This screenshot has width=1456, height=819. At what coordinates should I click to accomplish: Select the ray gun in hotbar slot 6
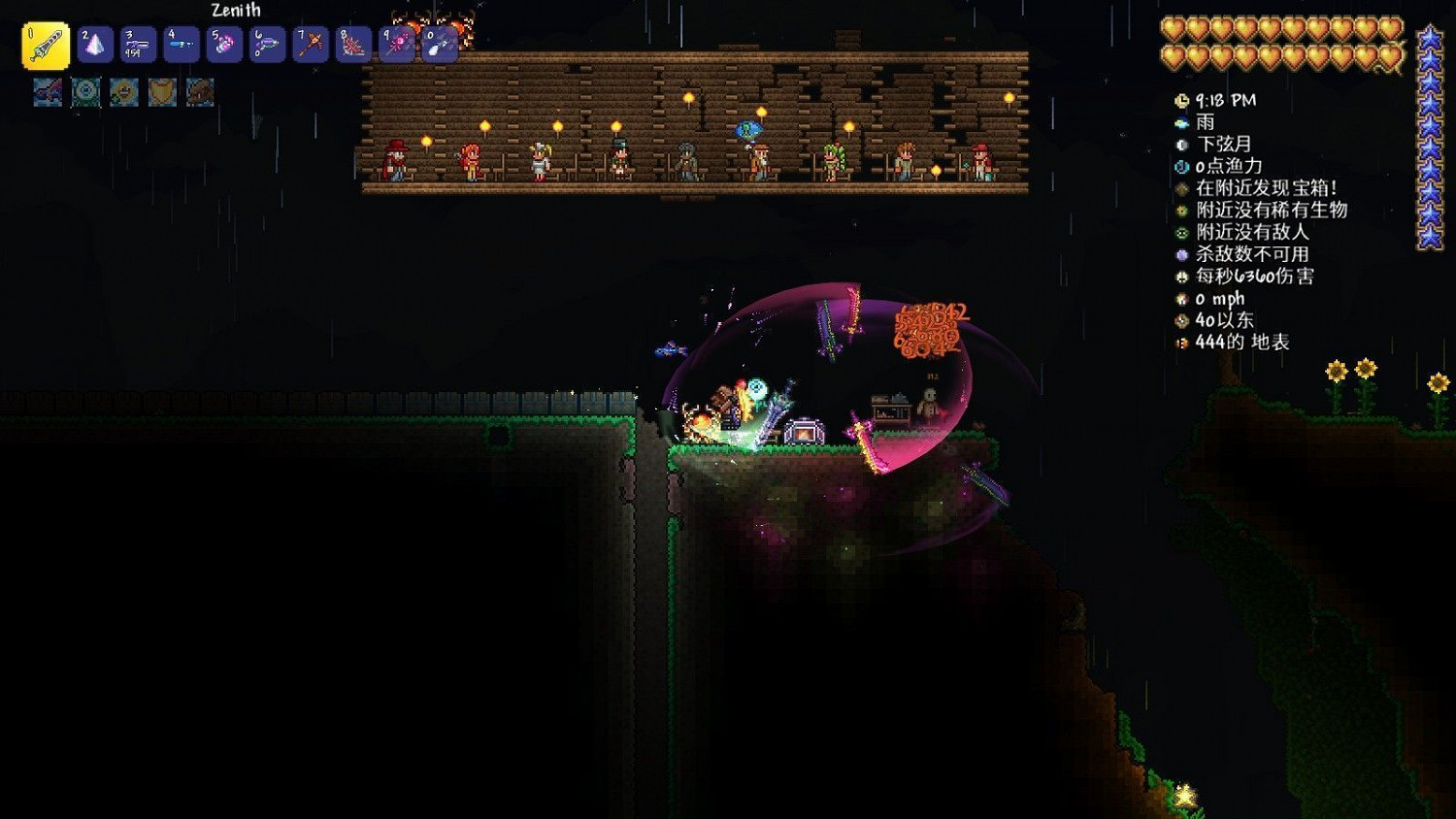(269, 44)
